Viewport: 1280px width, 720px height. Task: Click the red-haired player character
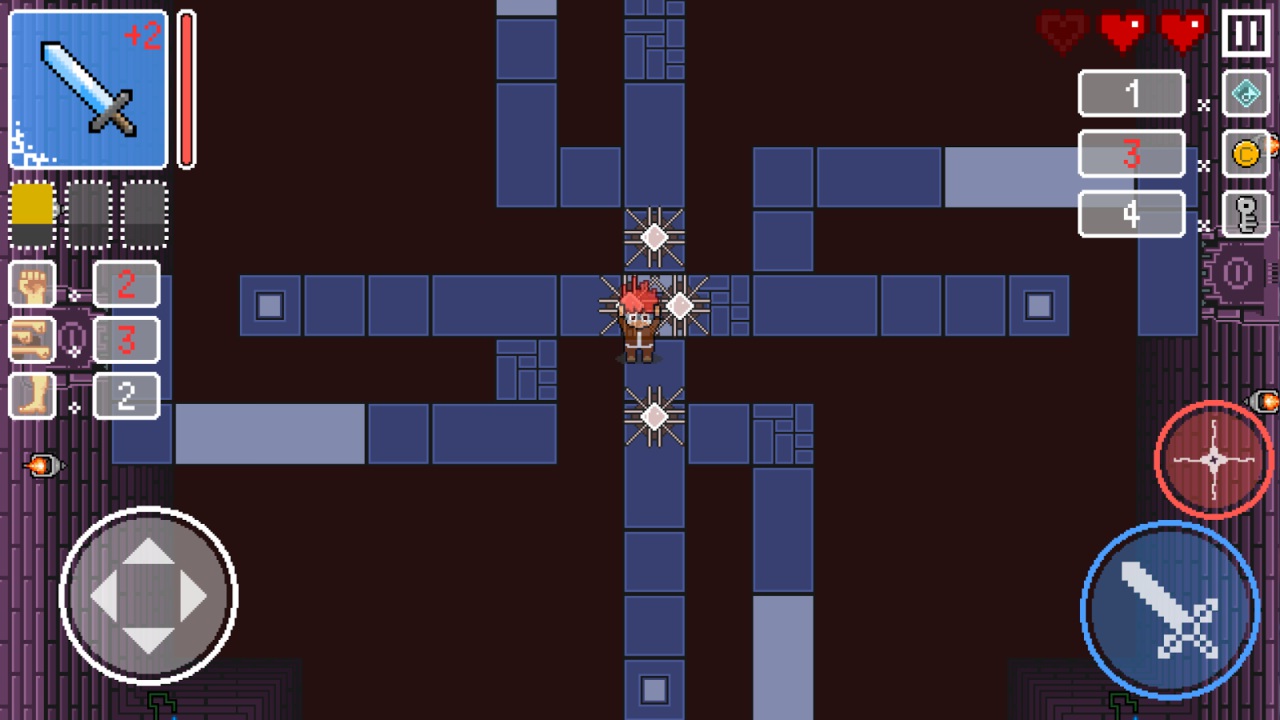(x=637, y=320)
